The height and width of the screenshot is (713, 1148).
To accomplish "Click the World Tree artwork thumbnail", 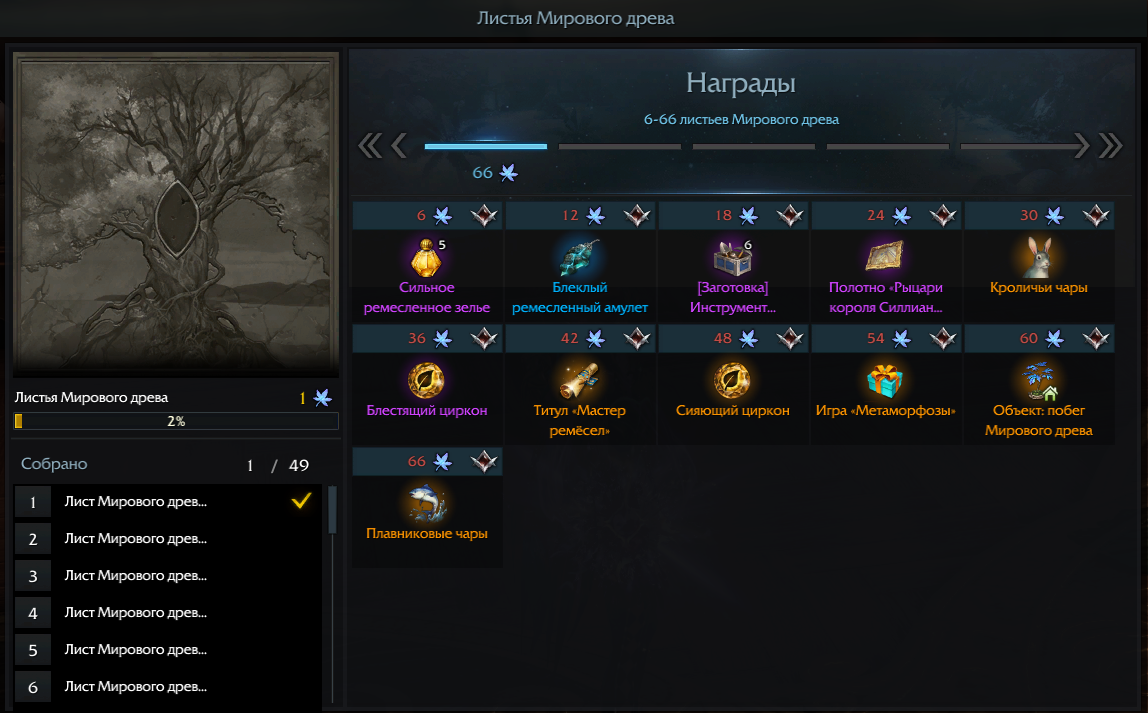I will (175, 214).
